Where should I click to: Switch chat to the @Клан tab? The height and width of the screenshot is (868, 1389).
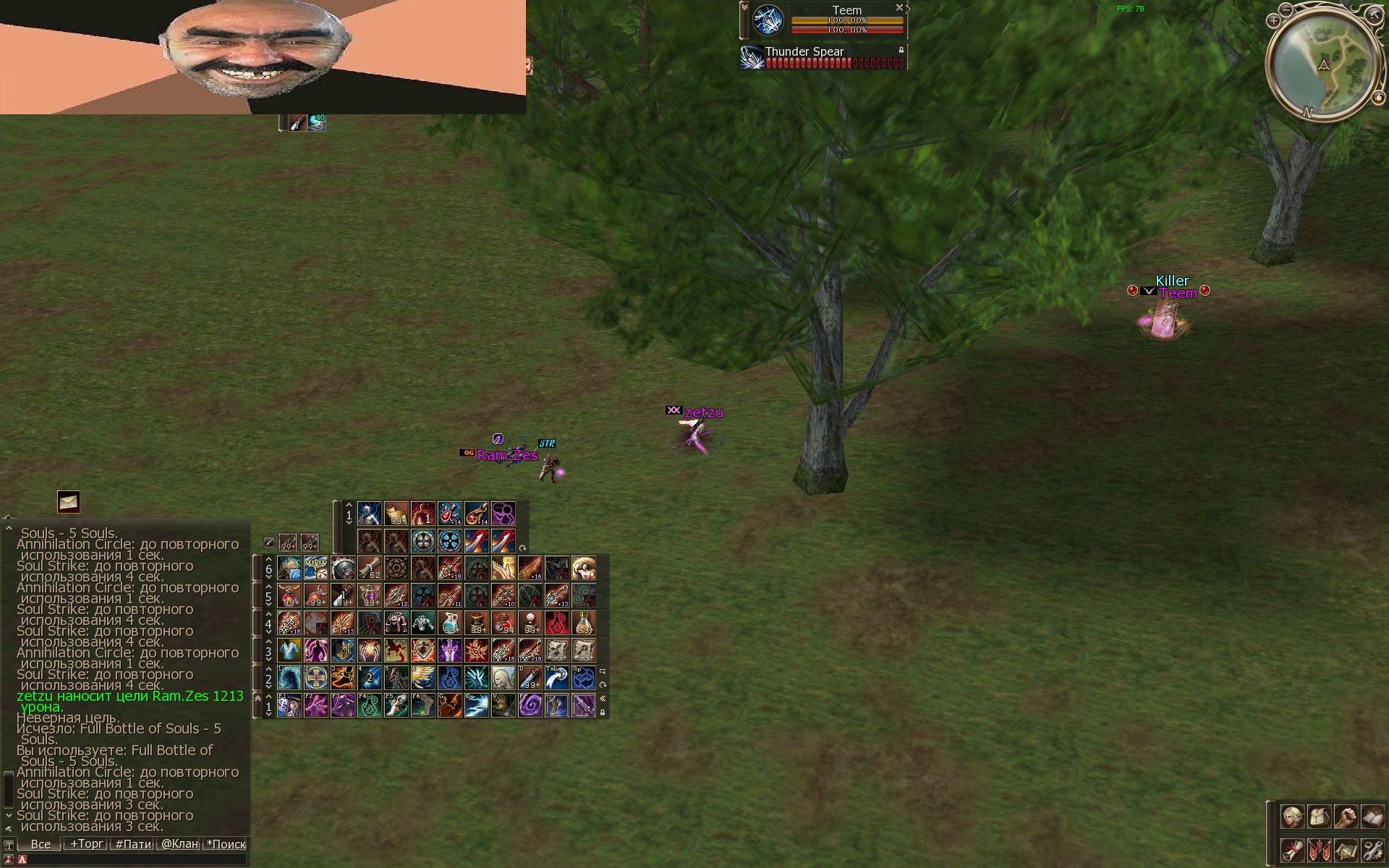179,844
